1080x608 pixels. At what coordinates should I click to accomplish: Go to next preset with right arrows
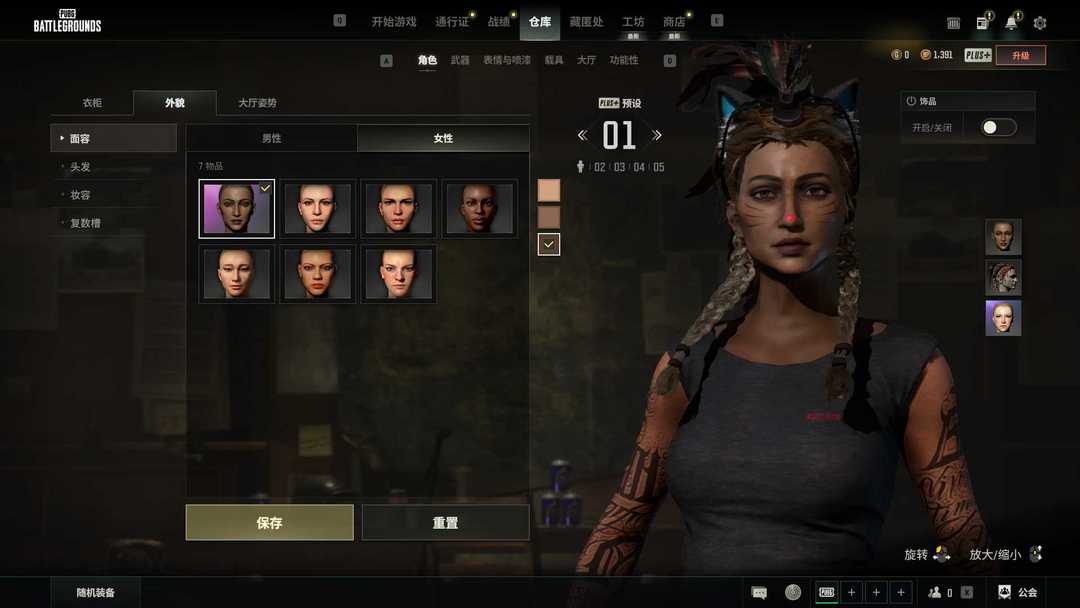pyautogui.click(x=657, y=135)
